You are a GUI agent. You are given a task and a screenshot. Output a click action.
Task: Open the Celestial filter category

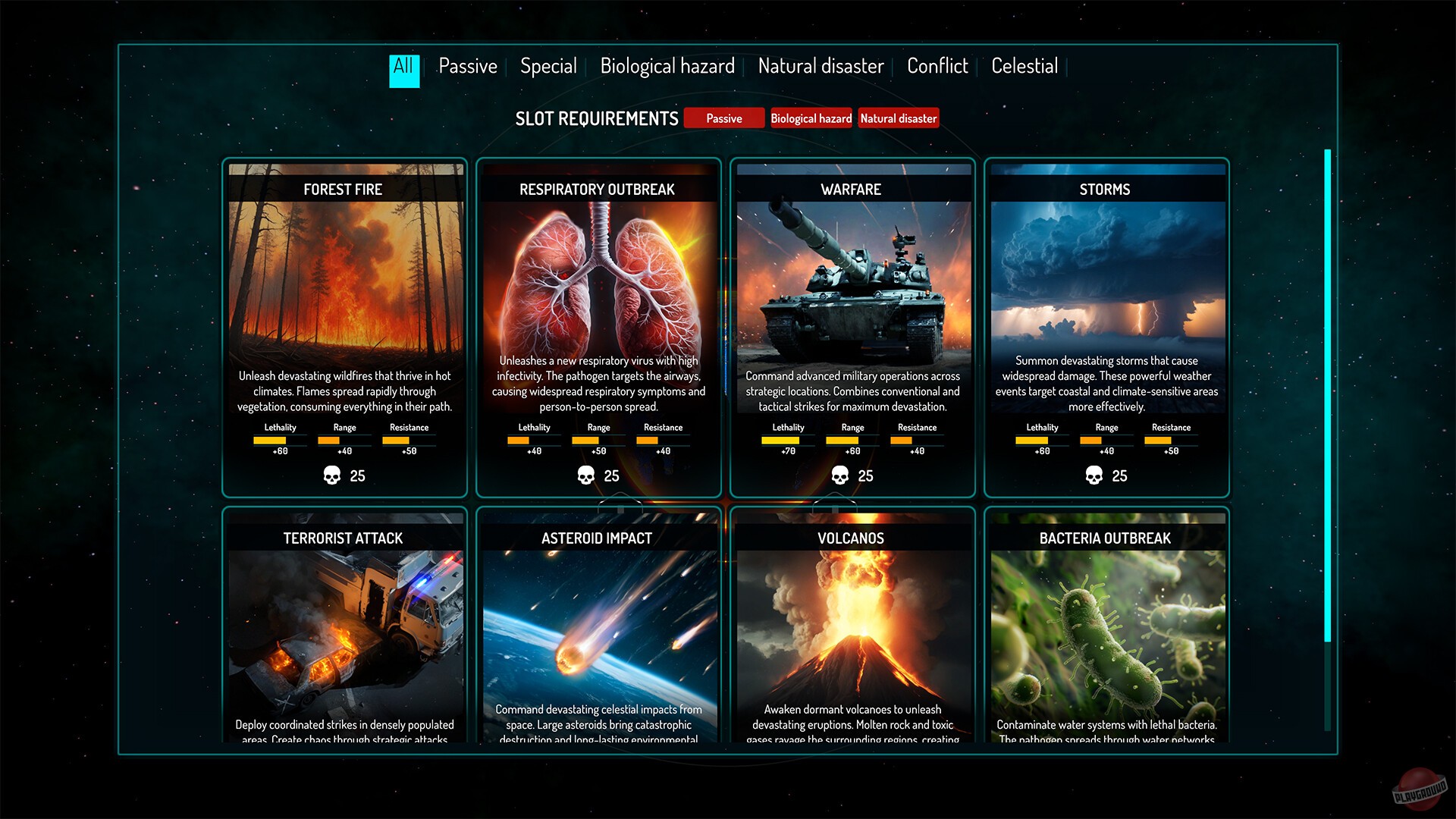(x=1025, y=66)
